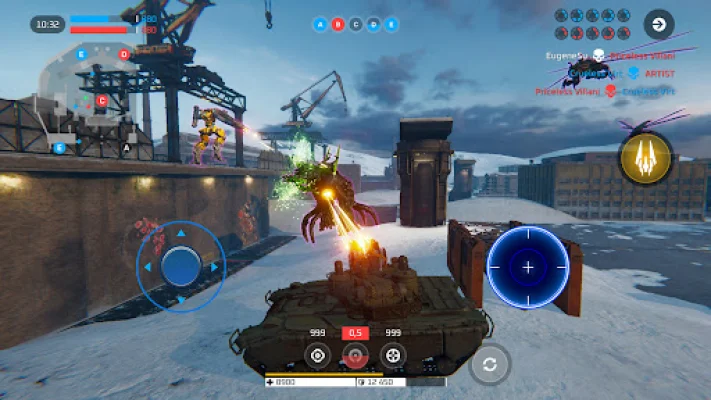The image size is (711, 400).
Task: Click the beacon D indicator in top bar
Action: click(373, 24)
